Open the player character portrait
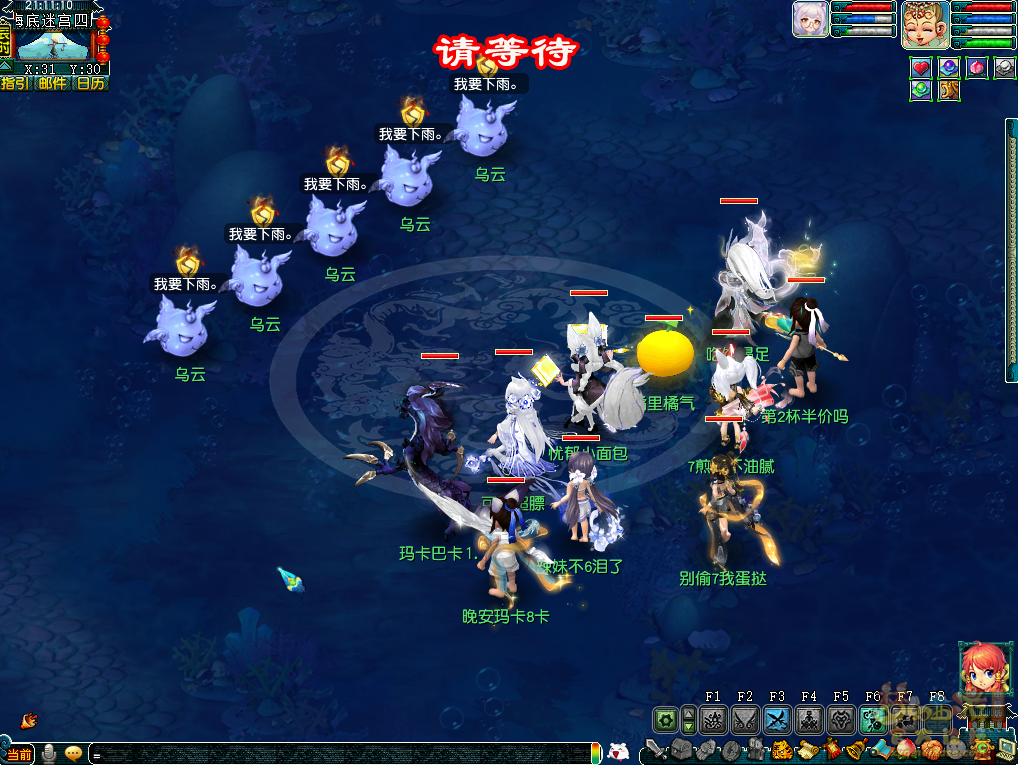Viewport: 1018px width, 765px height. (x=925, y=25)
